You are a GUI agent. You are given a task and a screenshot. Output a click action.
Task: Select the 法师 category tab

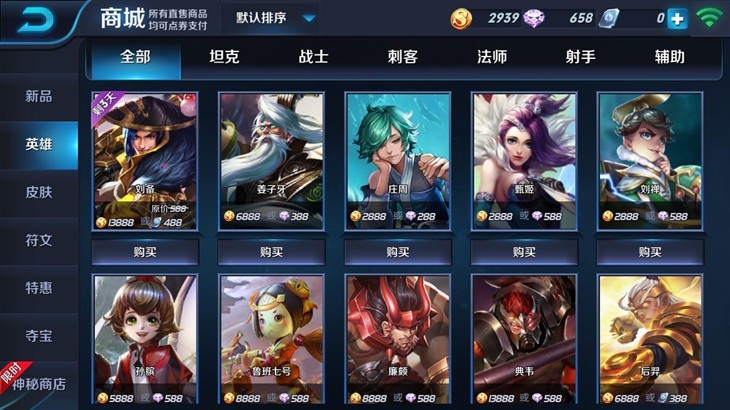(491, 57)
